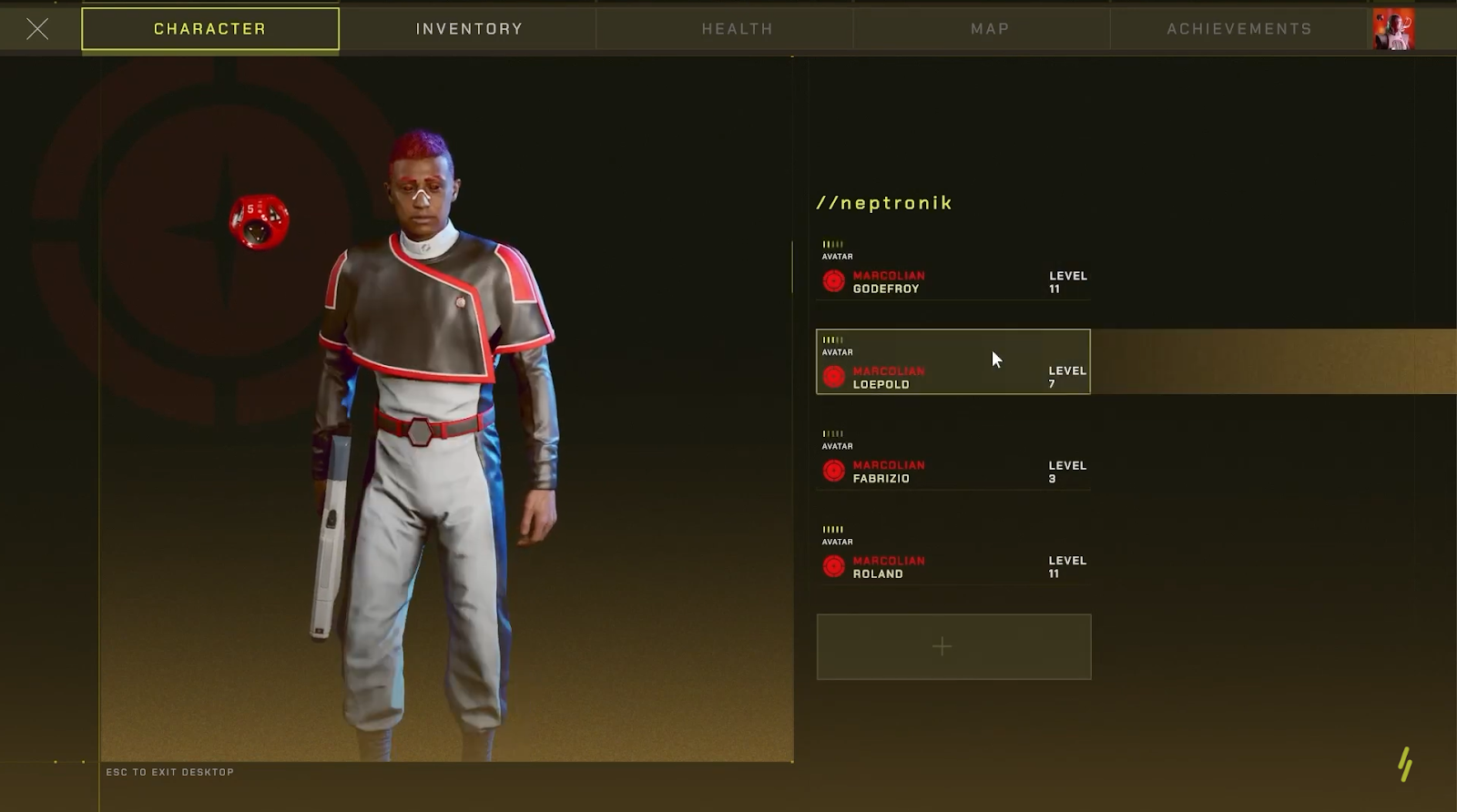Close the menu with the X button
The width and height of the screenshot is (1457, 812).
pyautogui.click(x=37, y=29)
